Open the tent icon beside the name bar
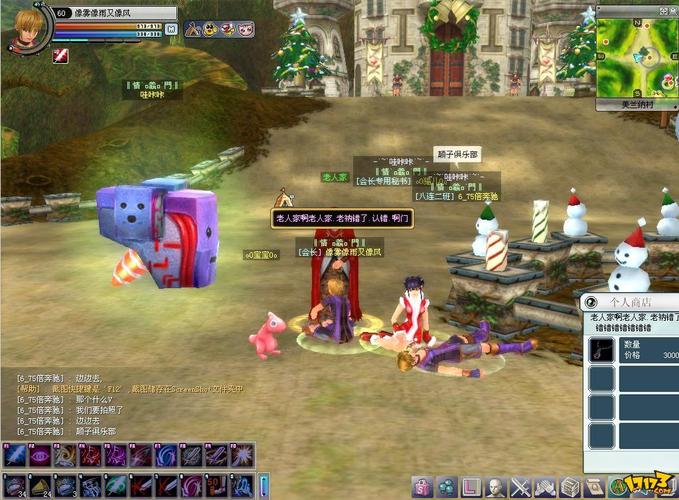 click(192, 28)
